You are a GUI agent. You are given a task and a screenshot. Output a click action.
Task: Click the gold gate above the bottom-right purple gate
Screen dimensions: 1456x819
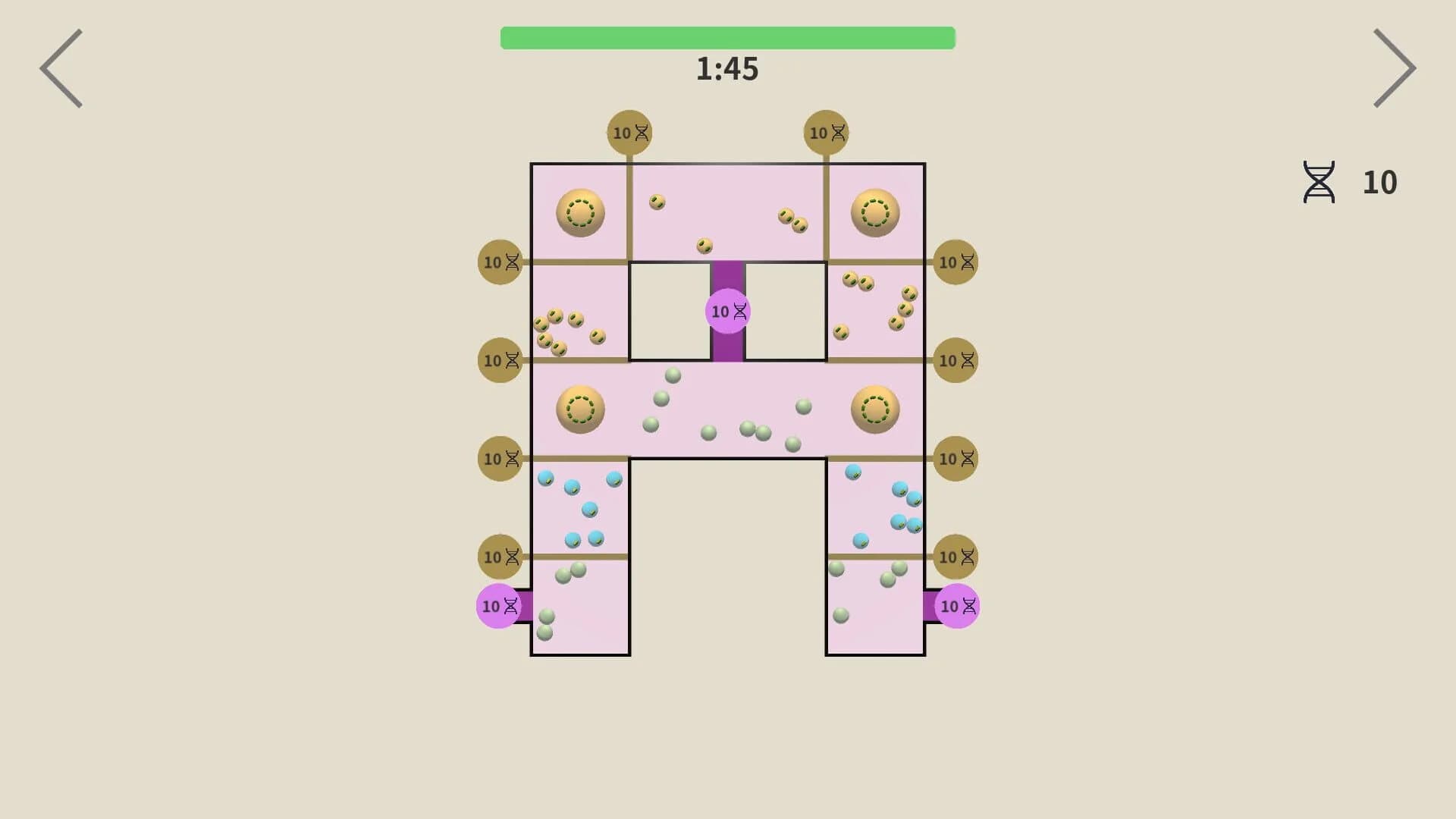click(955, 557)
